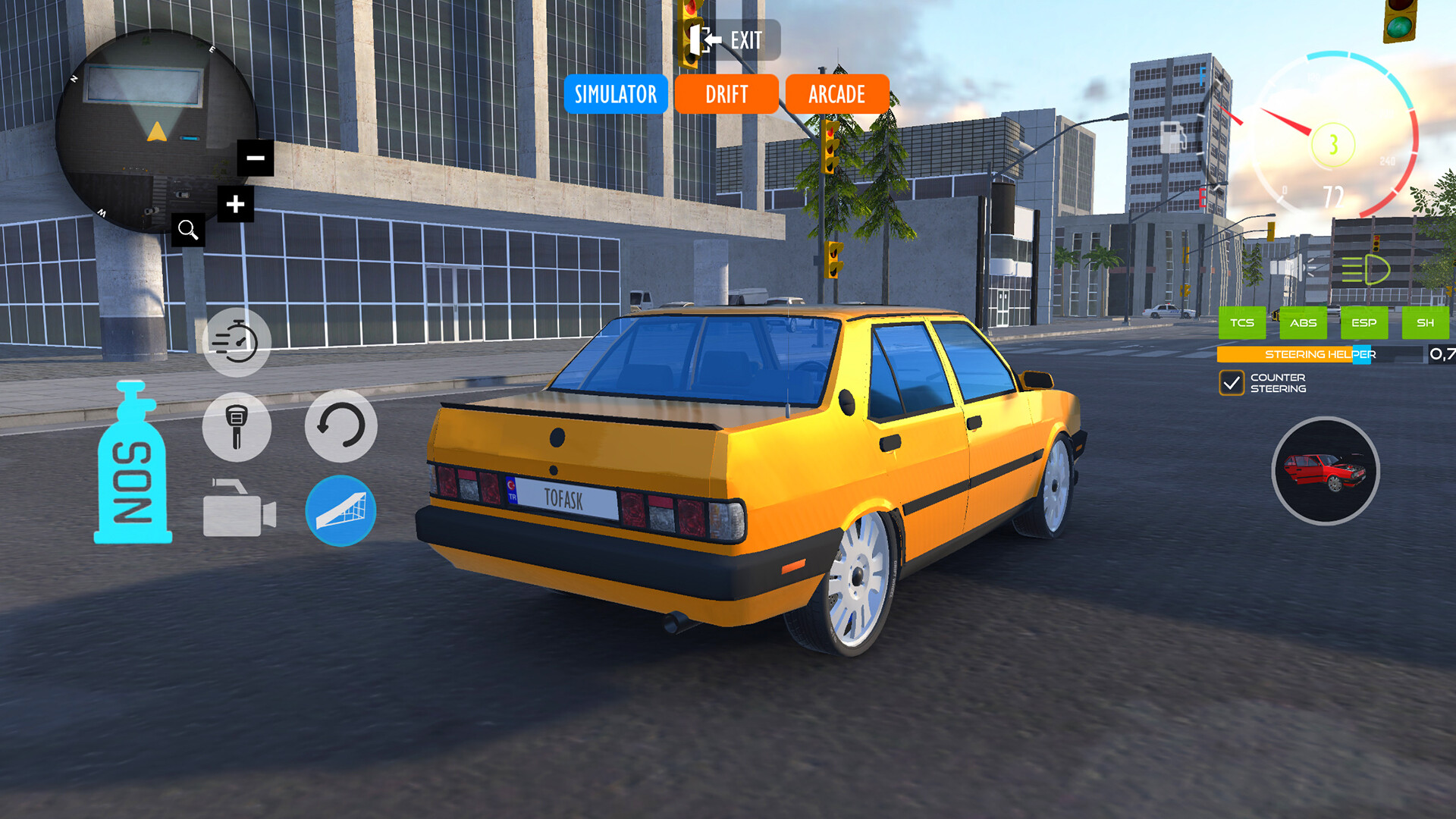Screen dimensions: 1456x819
Task: Disable the ABS system
Action: pos(1303,323)
